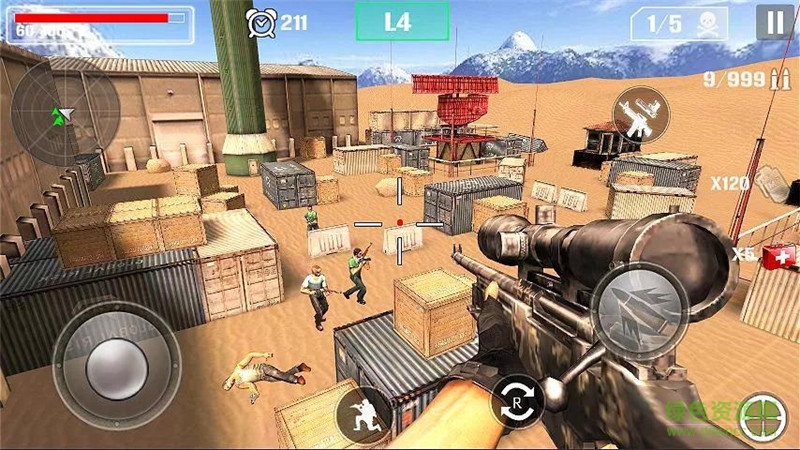This screenshot has width=800, height=450.
Task: Fire the weapon with the bullet button
Action: (637, 312)
